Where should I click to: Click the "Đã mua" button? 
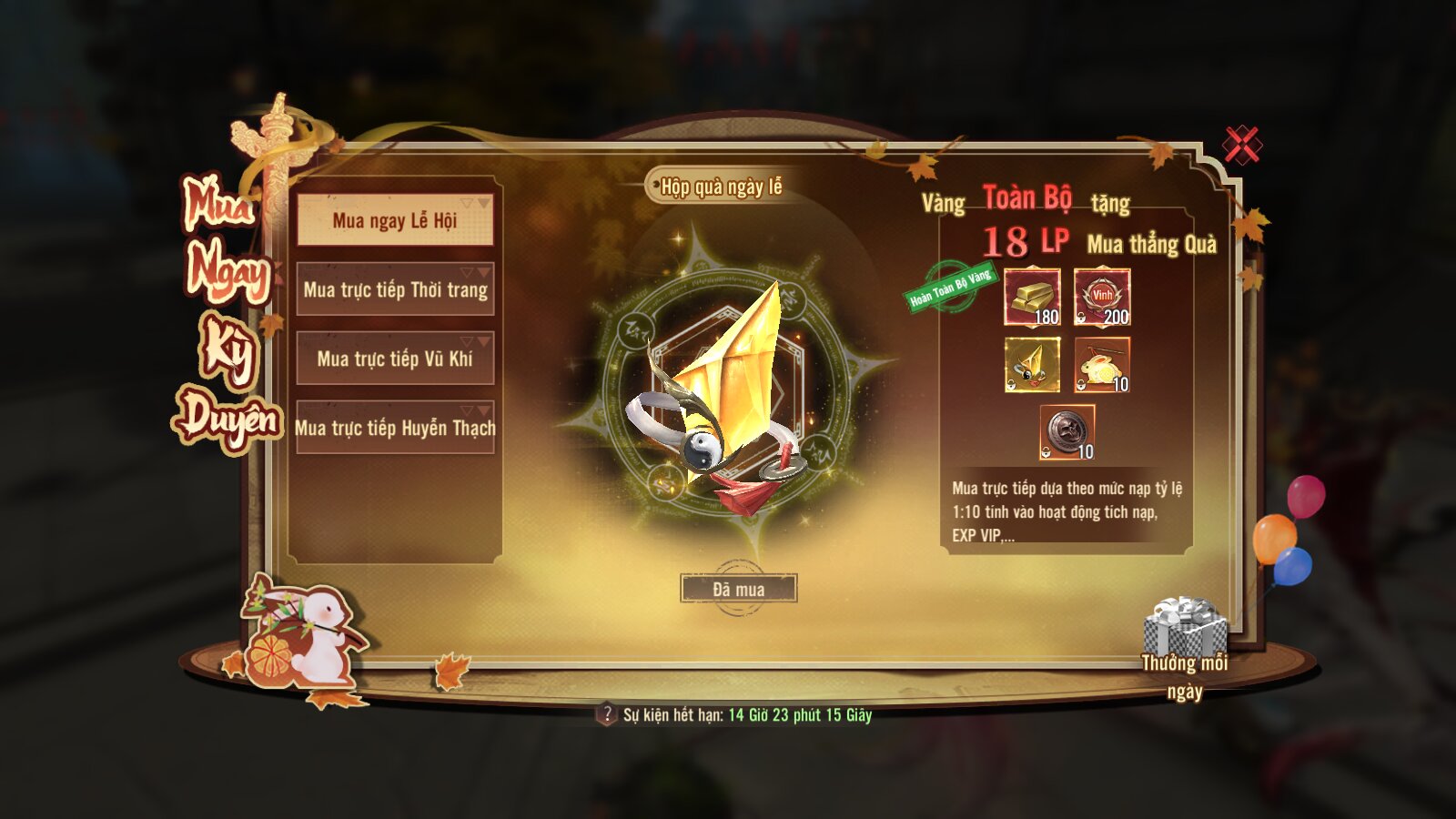pyautogui.click(x=738, y=589)
